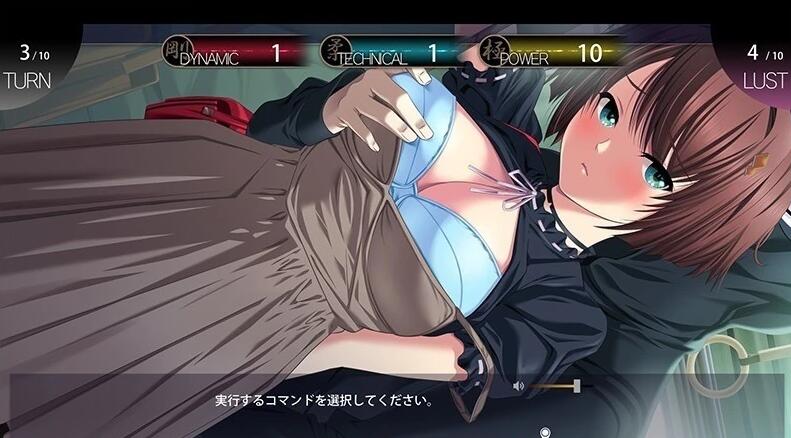Select the DYNAMIC command
This screenshot has height=438, width=791.
(230, 52)
